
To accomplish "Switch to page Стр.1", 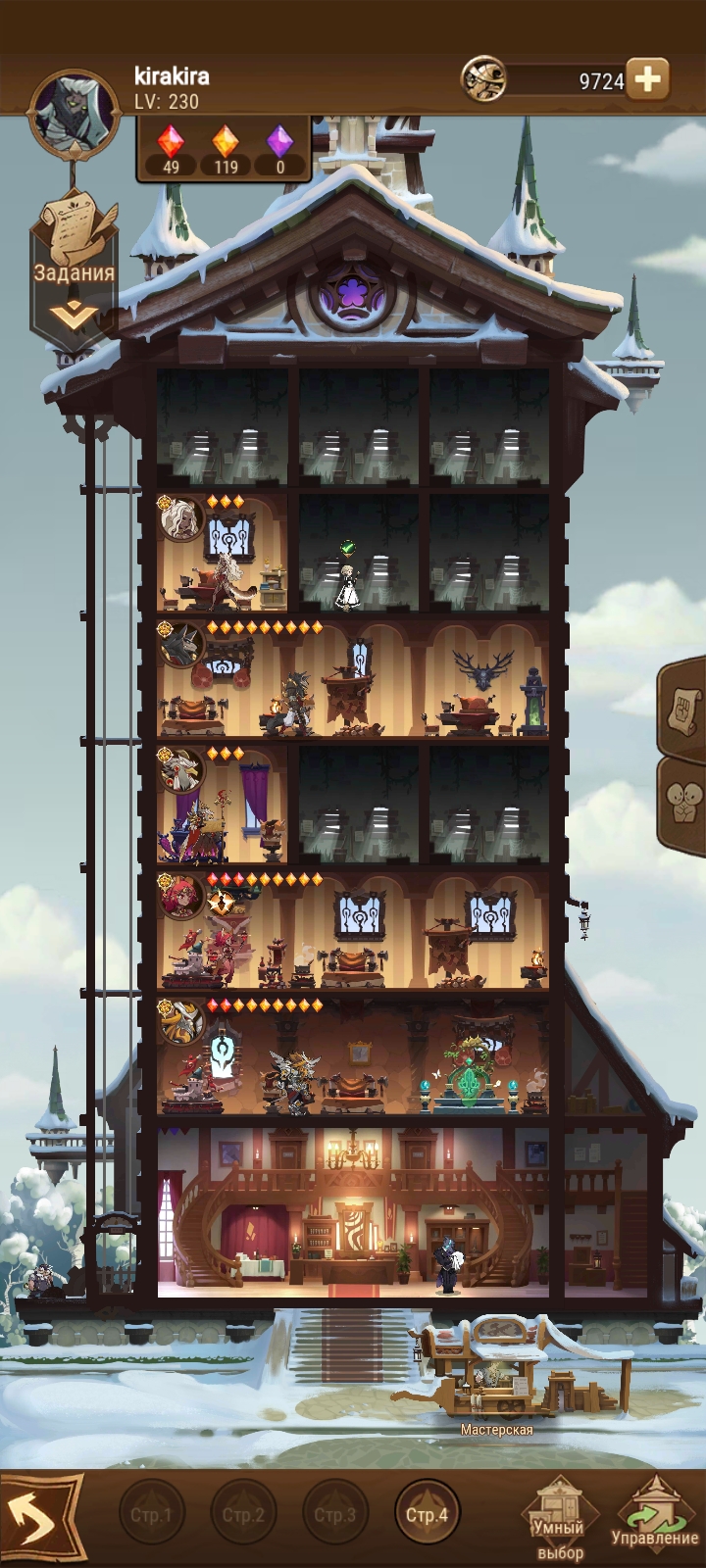I will [x=151, y=1514].
